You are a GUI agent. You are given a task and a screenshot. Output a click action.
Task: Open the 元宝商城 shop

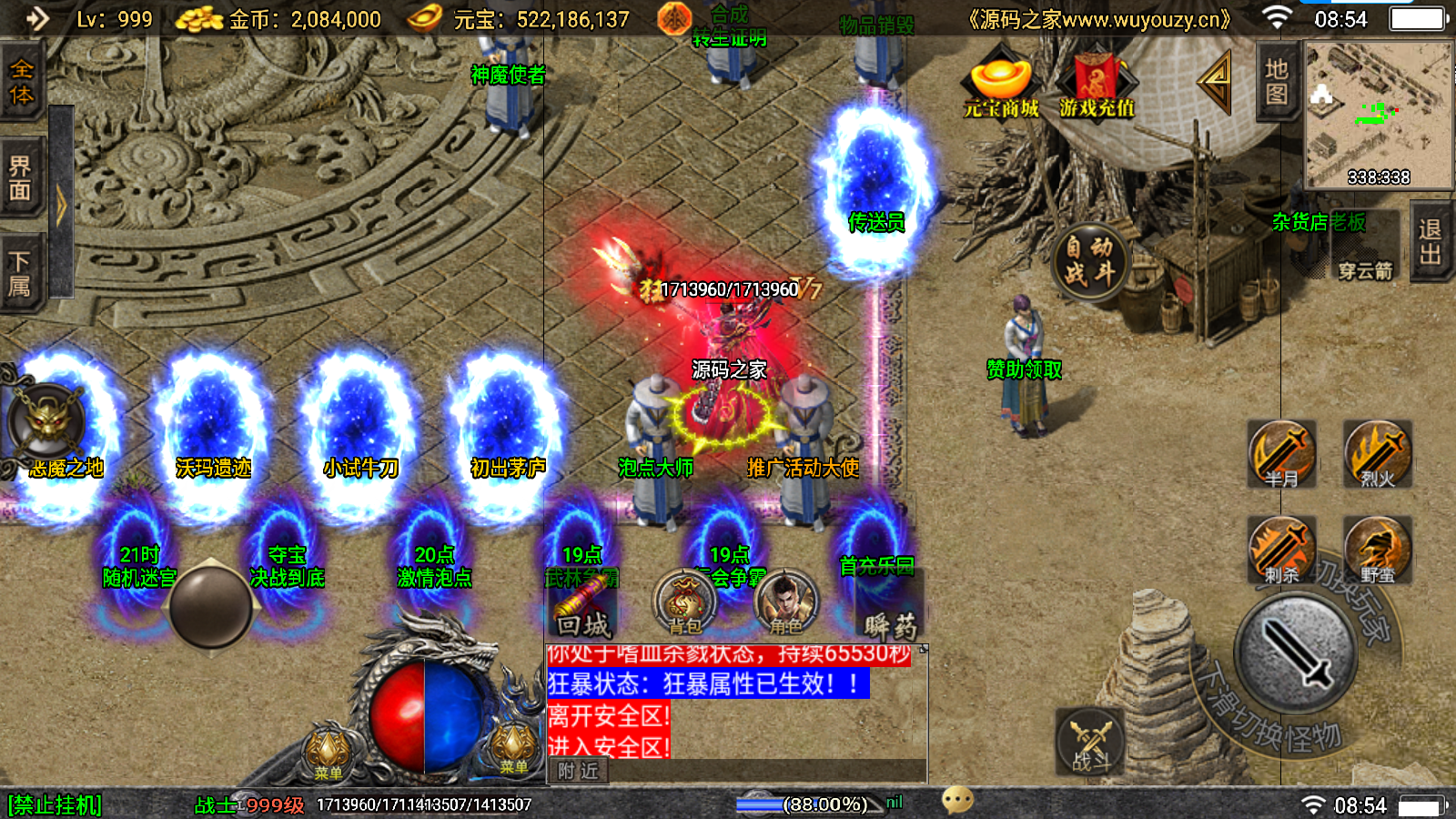click(x=1001, y=86)
